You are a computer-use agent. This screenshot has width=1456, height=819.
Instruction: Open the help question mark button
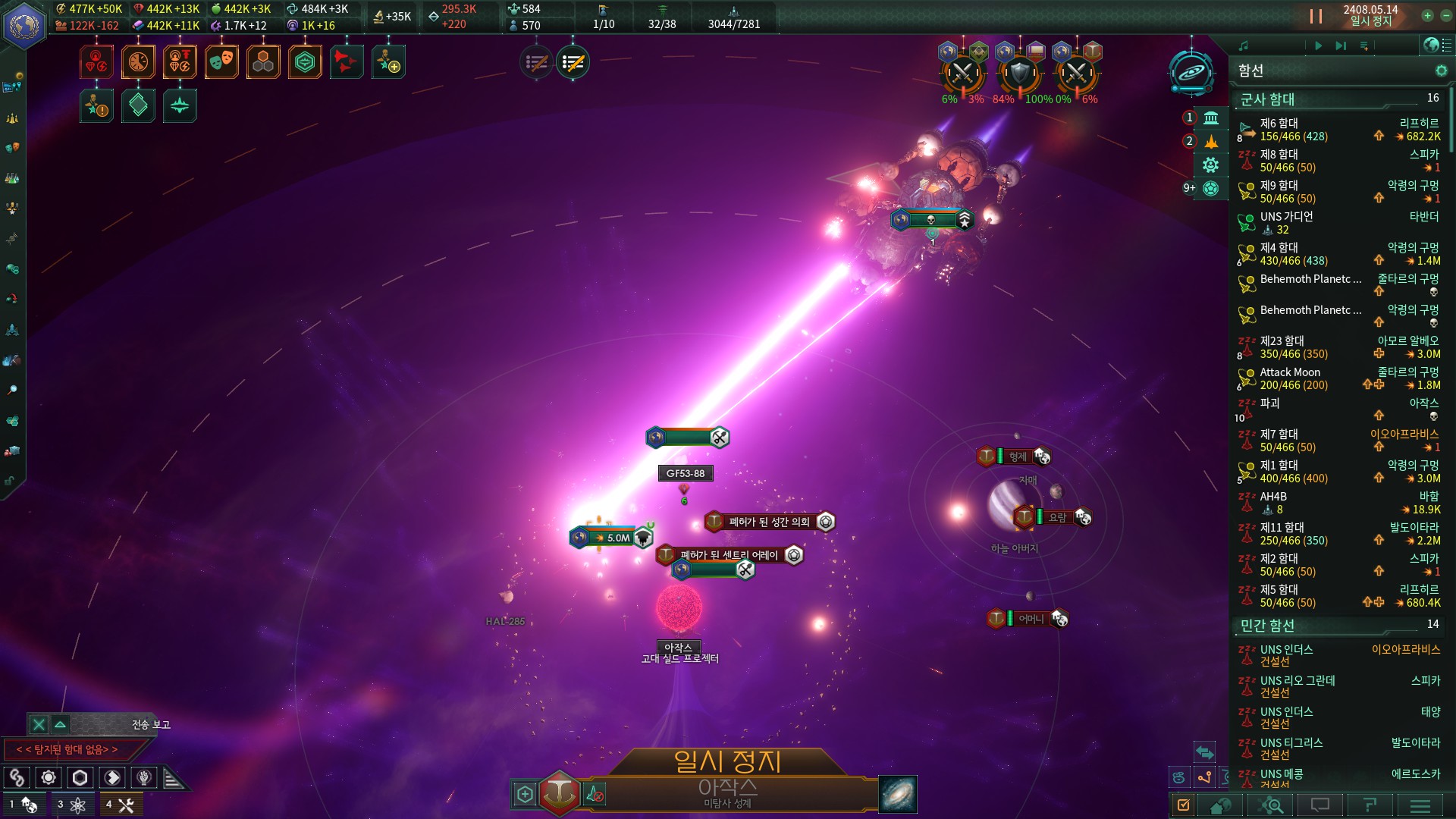[x=1370, y=805]
